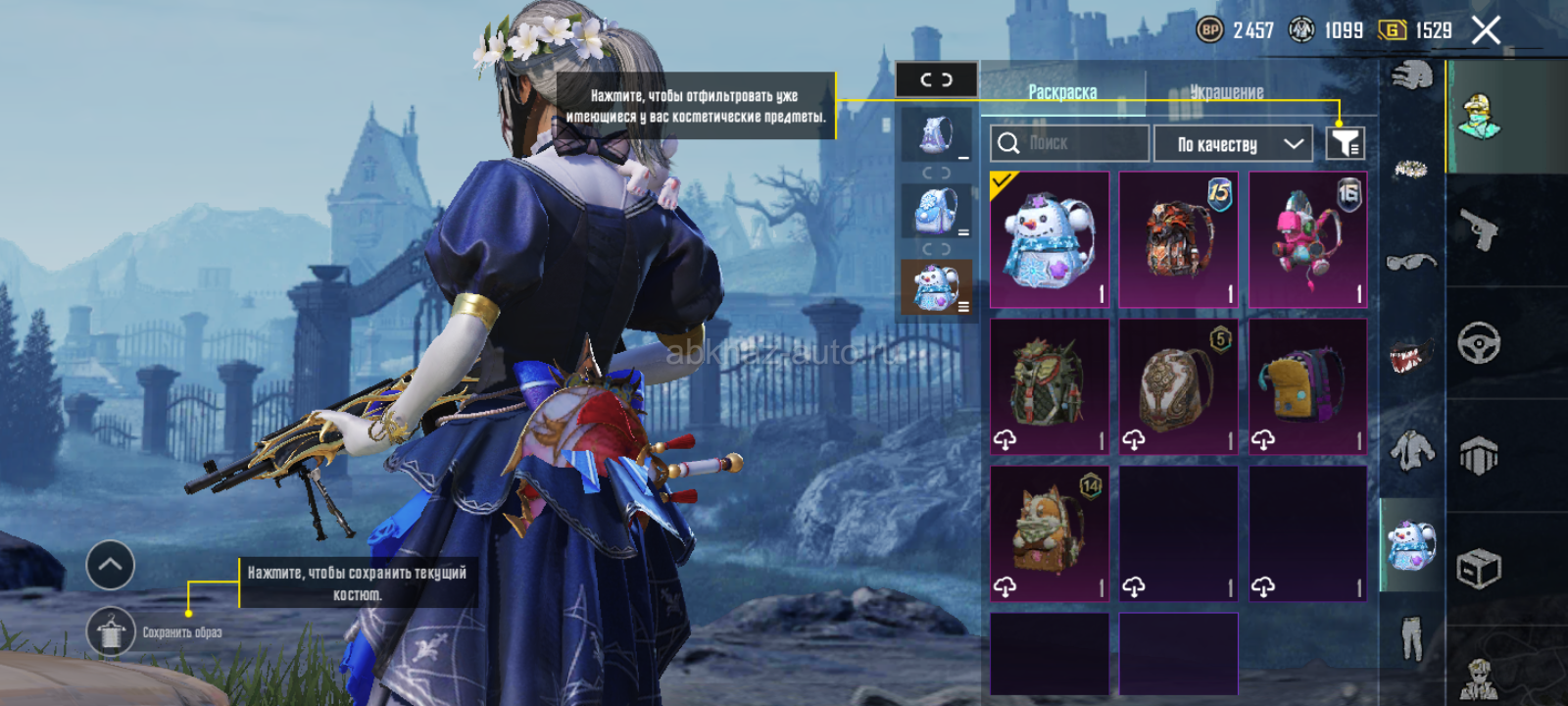Switch to the steering wheel vehicle section

pos(1479,343)
